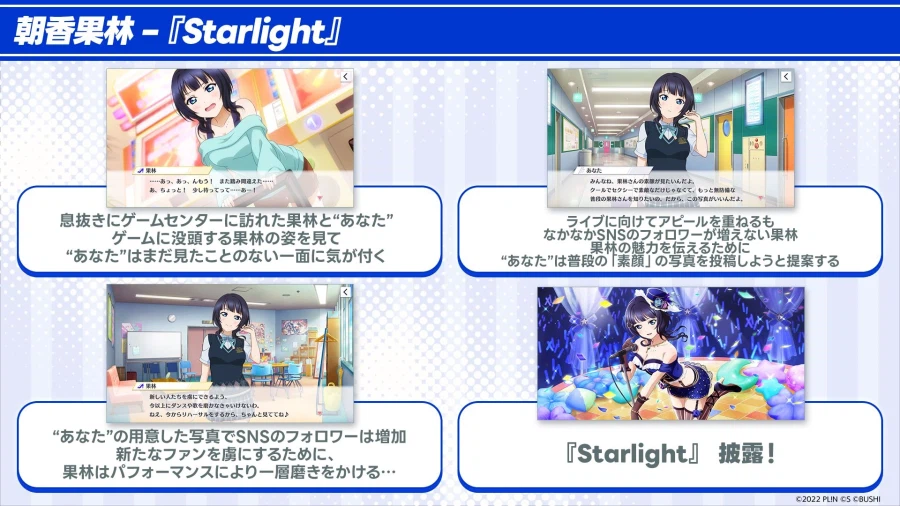Click the arrow button in the school hallway scene

tap(787, 77)
